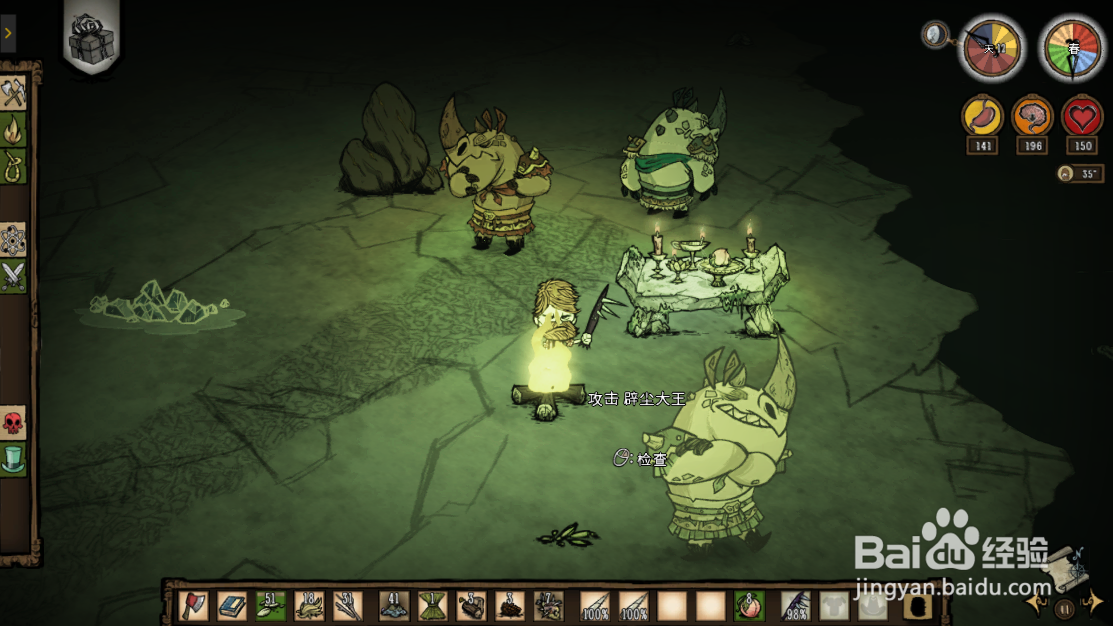Open the rope Survival crafting tab
The height and width of the screenshot is (626, 1113).
point(13,164)
